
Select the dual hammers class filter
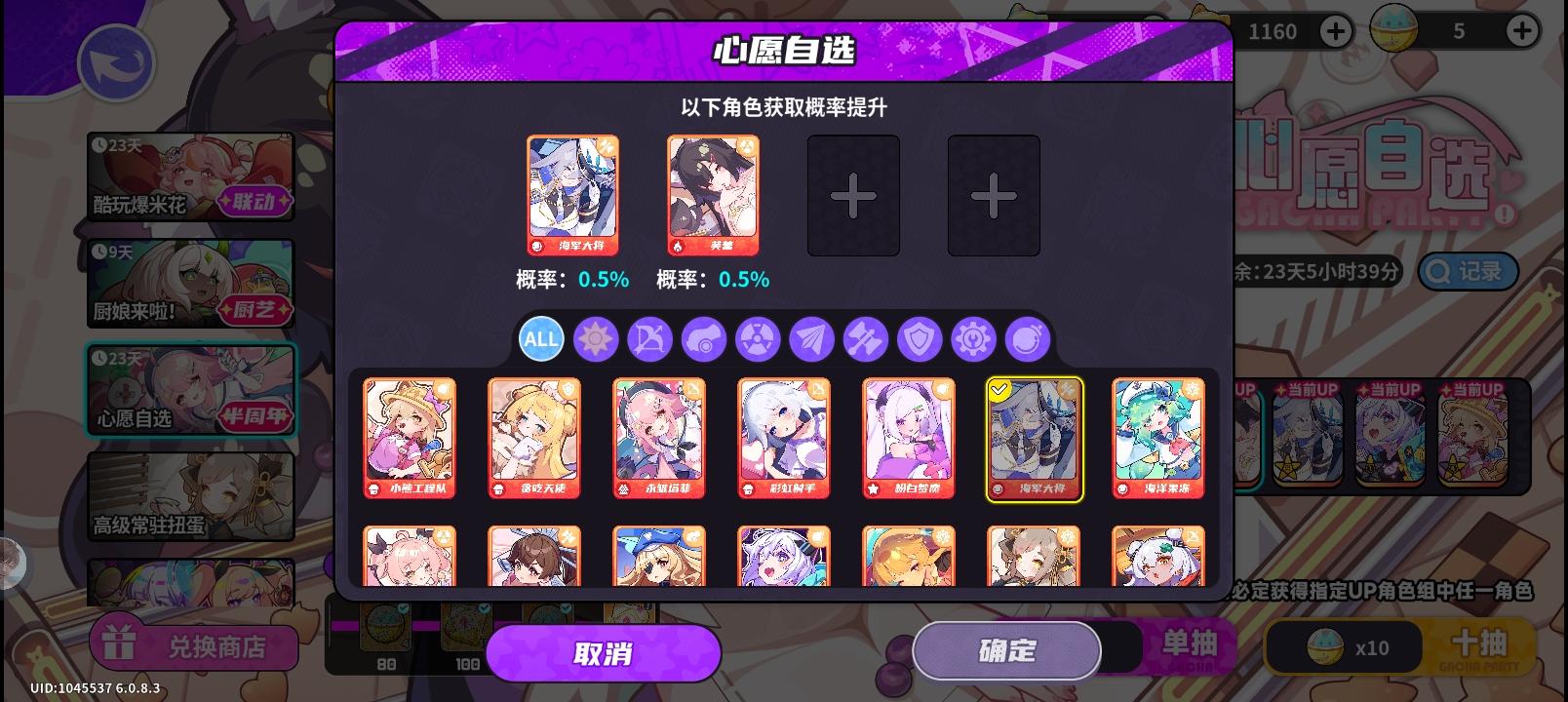[x=866, y=339]
